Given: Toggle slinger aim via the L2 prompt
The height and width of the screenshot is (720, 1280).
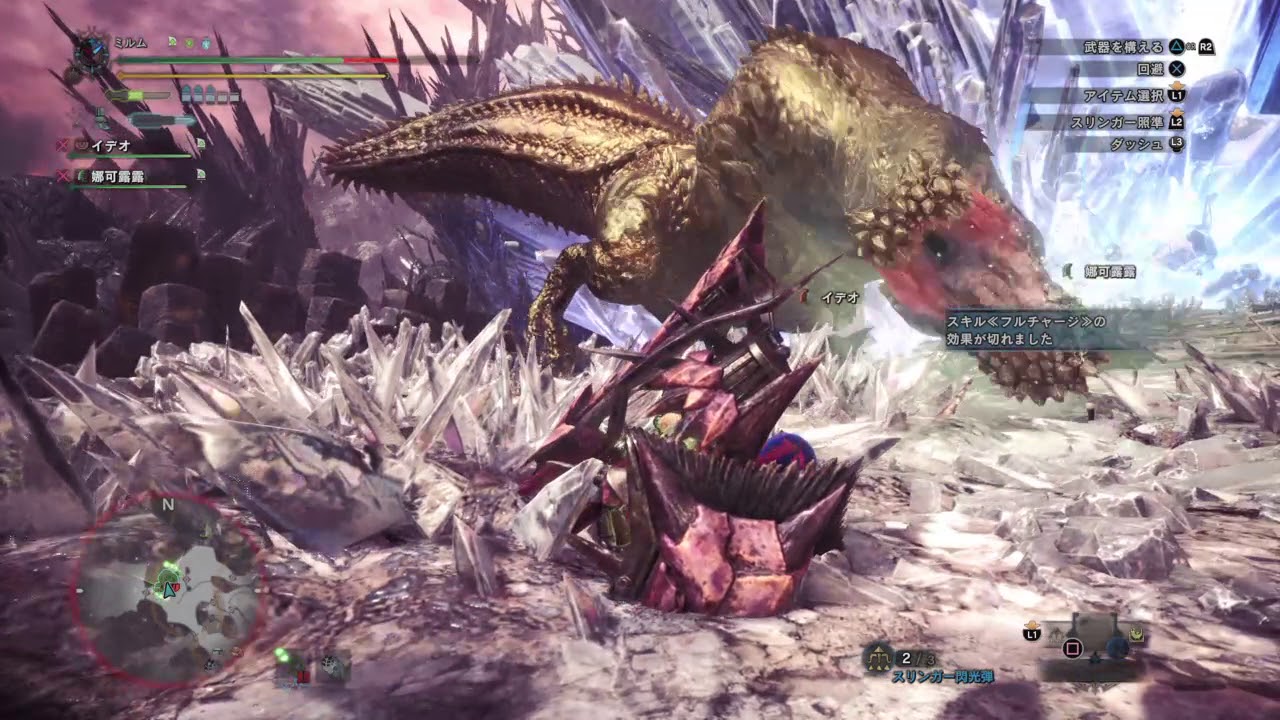Looking at the screenshot, I should pos(1177,122).
